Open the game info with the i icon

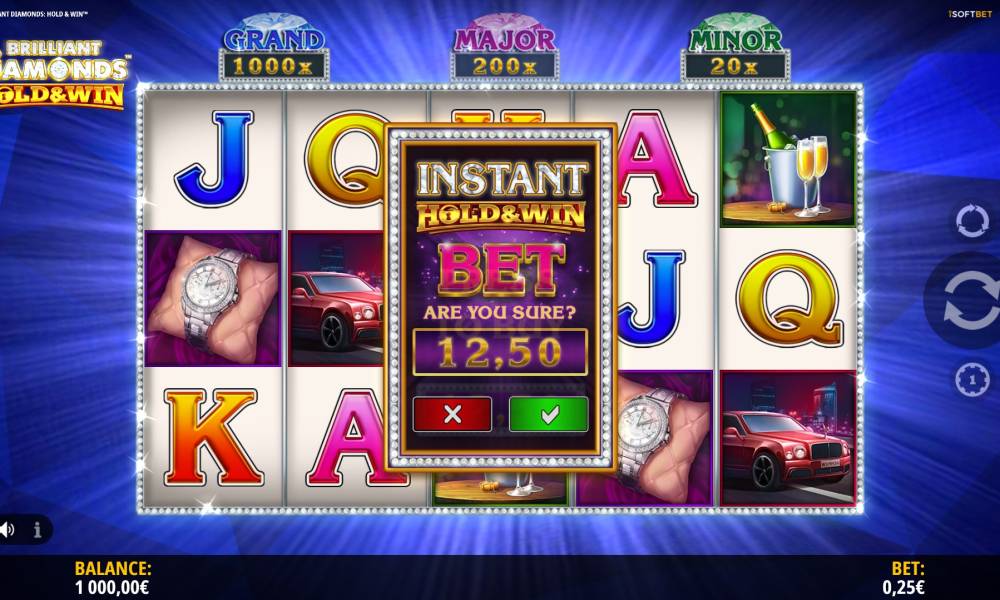(38, 530)
